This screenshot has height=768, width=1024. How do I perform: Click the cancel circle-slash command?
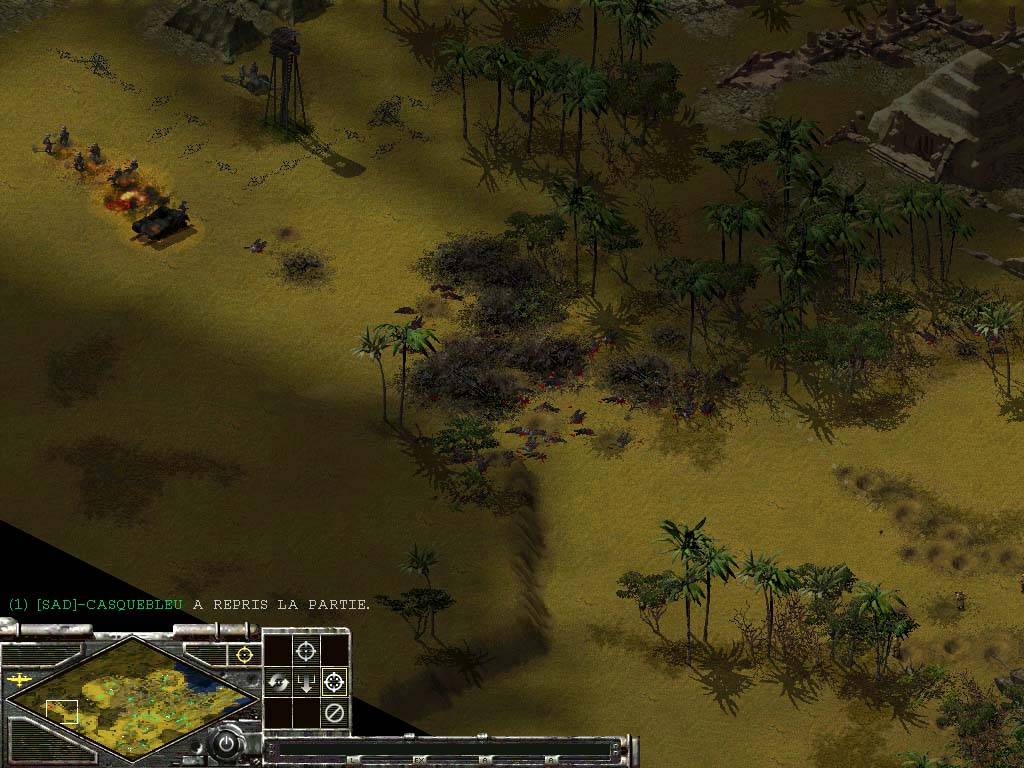point(335,713)
